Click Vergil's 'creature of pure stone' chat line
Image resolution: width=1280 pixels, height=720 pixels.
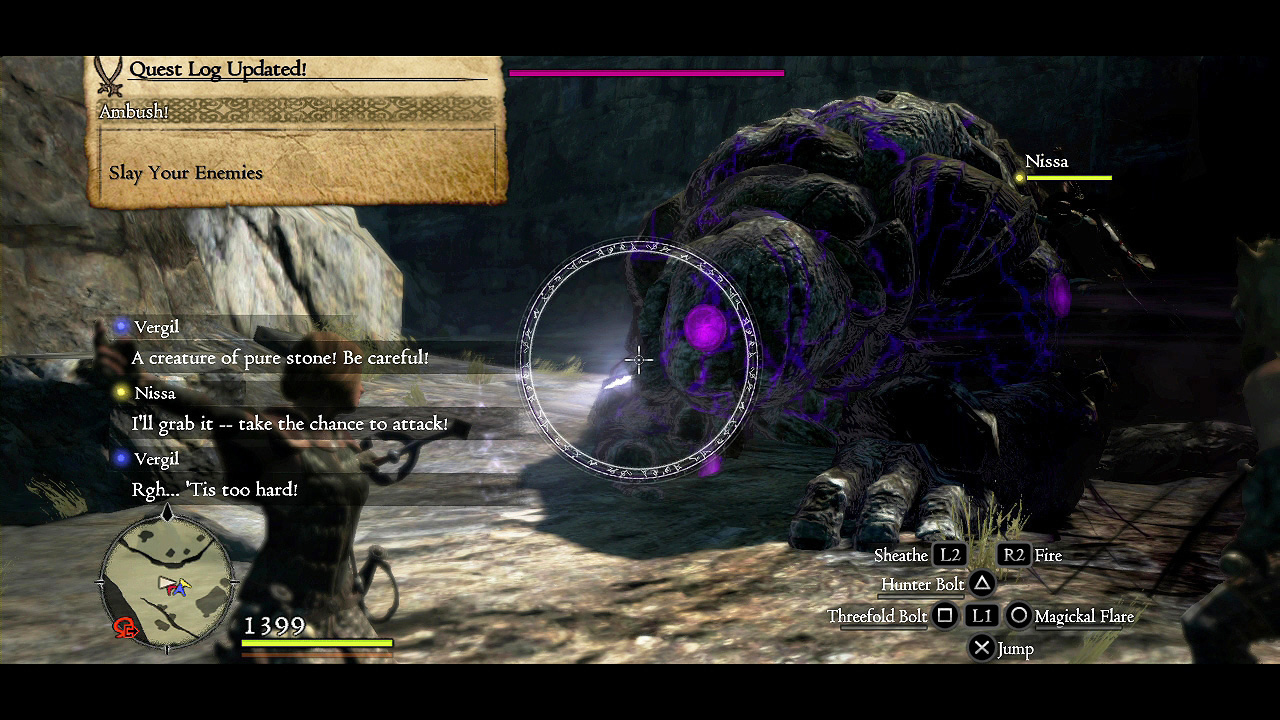coord(280,358)
